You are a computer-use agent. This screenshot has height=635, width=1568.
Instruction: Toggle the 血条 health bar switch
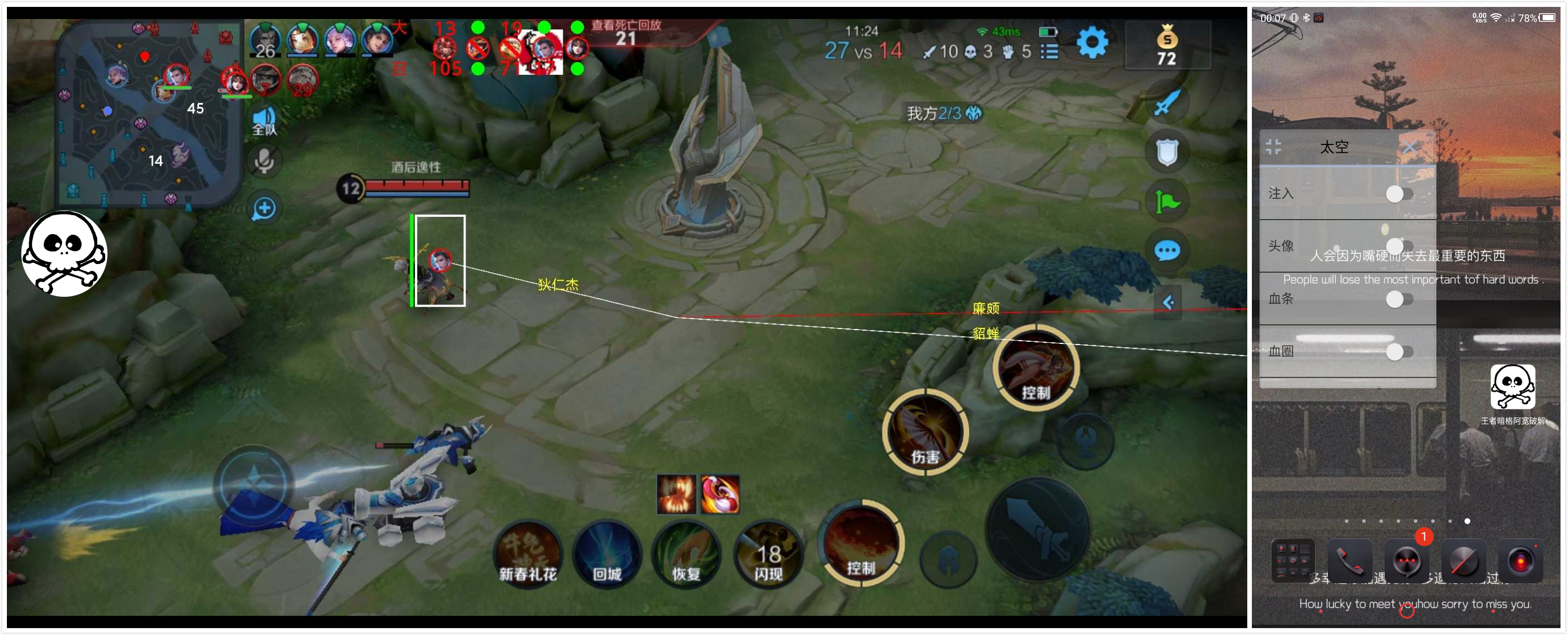[x=1398, y=299]
